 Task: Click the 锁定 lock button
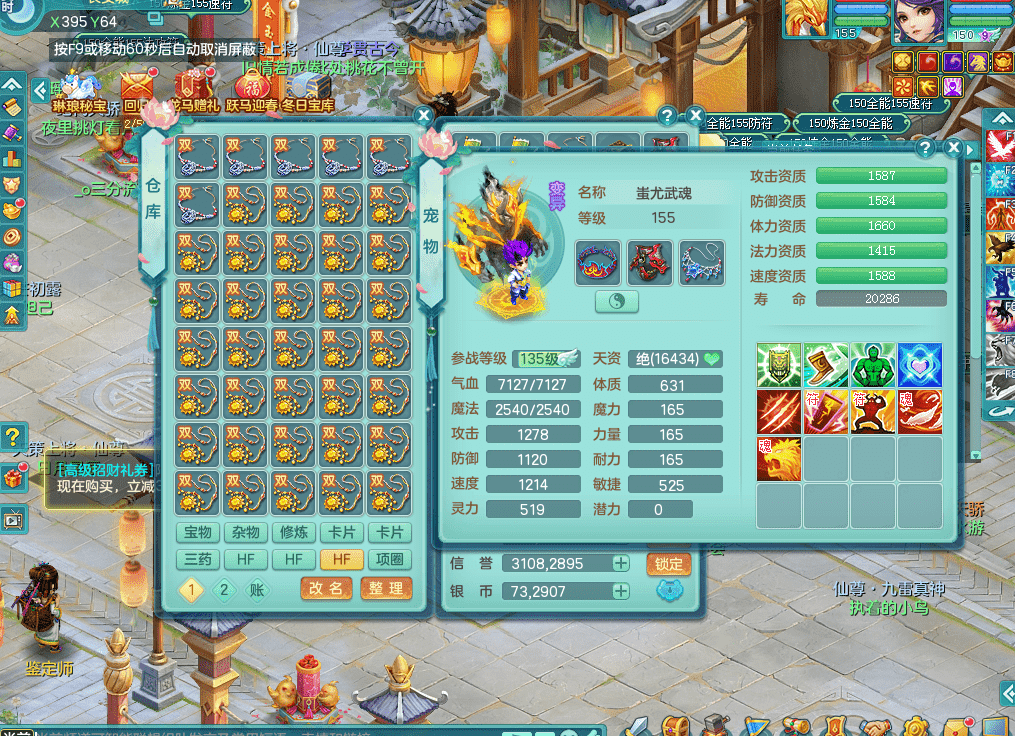(669, 564)
